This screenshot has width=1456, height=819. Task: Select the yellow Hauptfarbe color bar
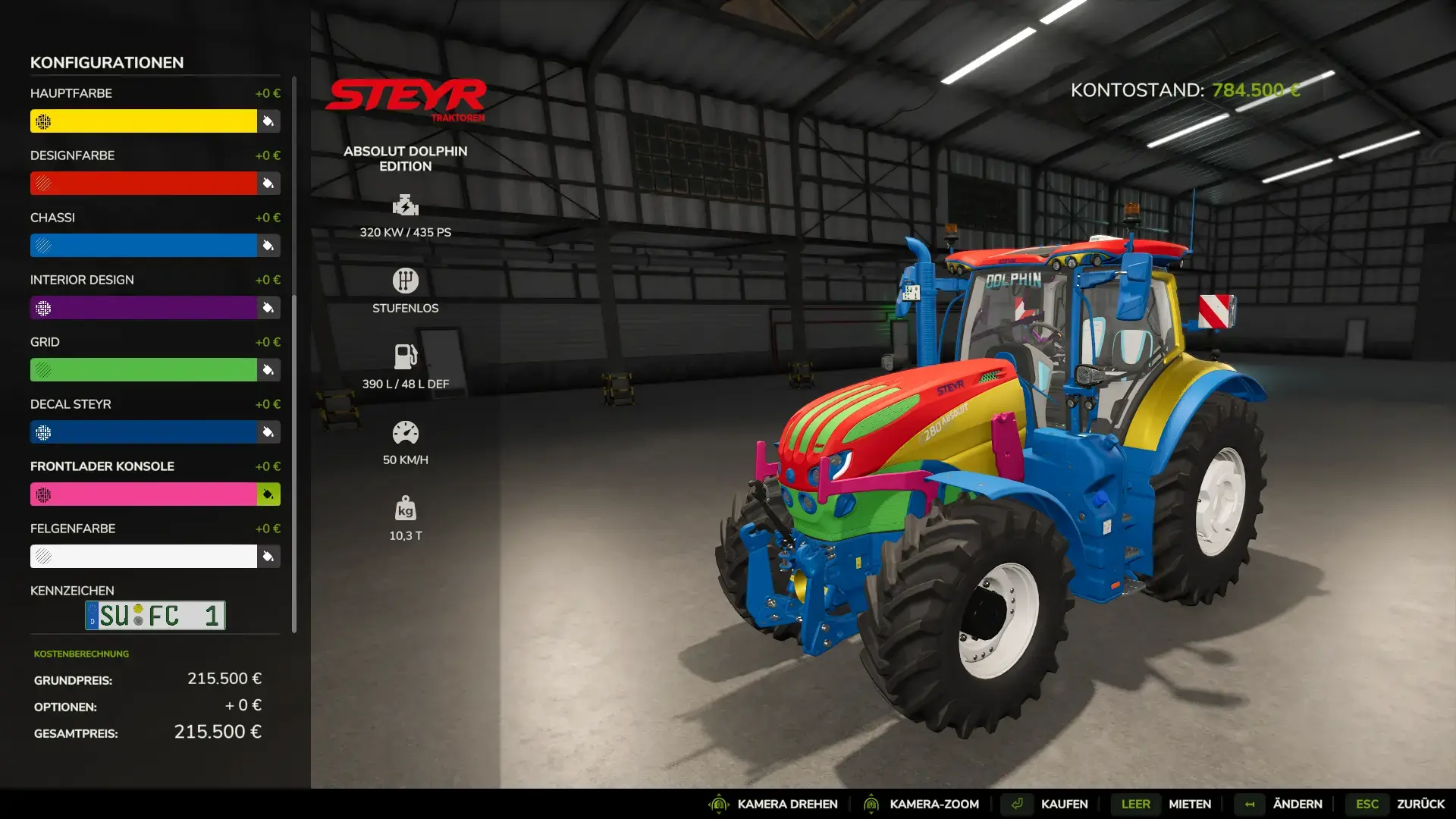143,121
